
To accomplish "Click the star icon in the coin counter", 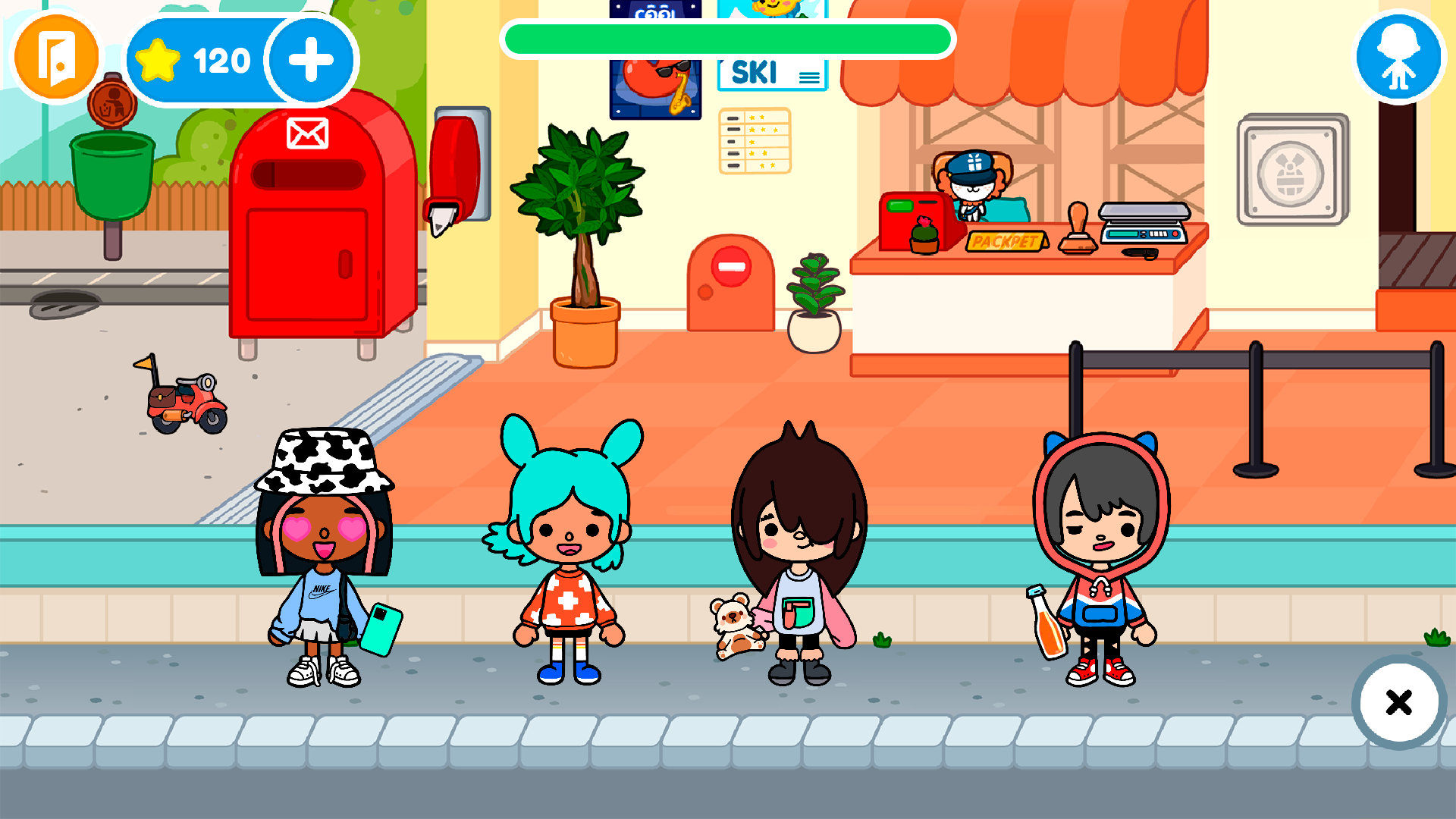I will point(157,59).
